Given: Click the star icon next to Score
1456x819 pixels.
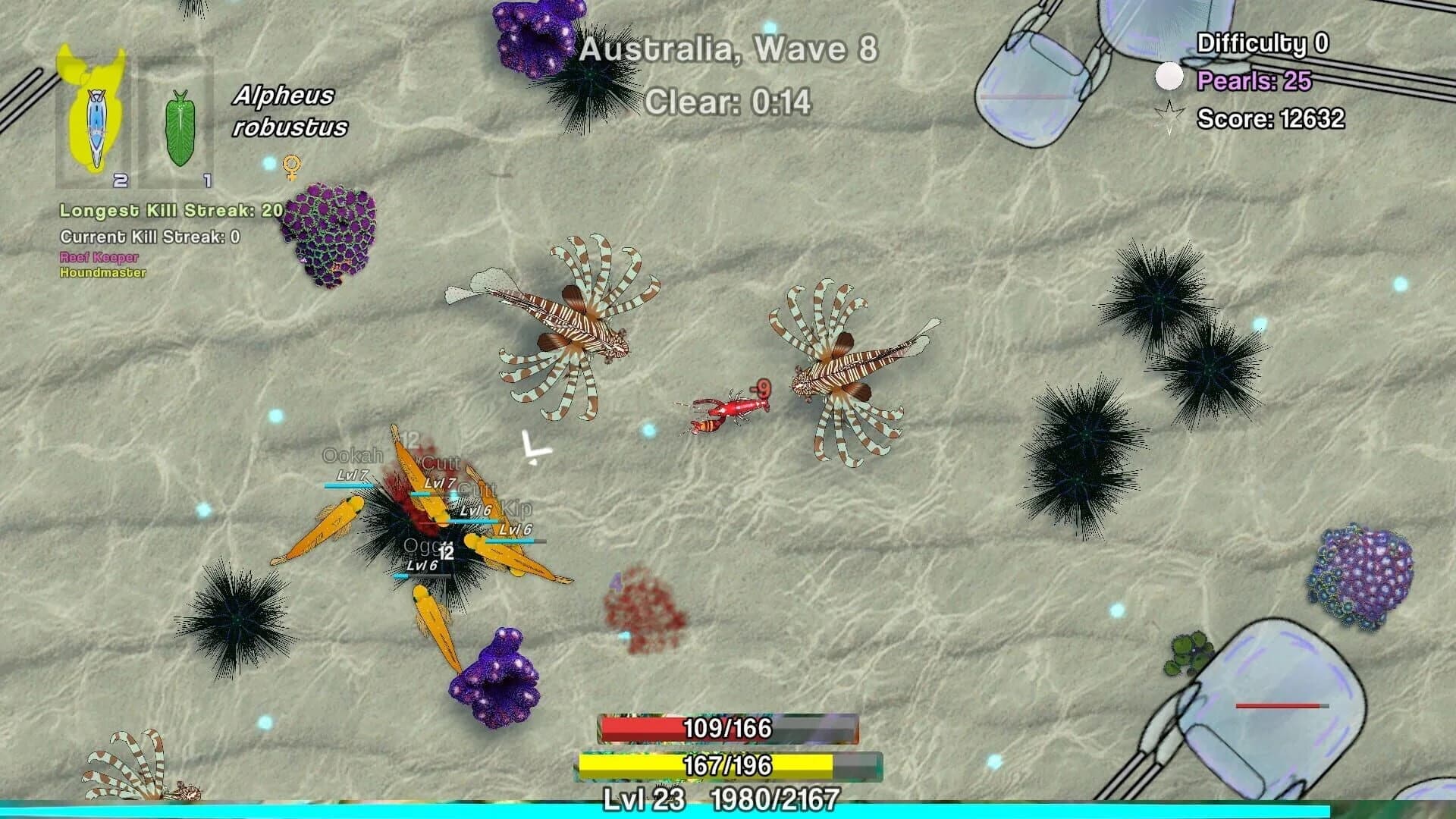Looking at the screenshot, I should (x=1168, y=116).
